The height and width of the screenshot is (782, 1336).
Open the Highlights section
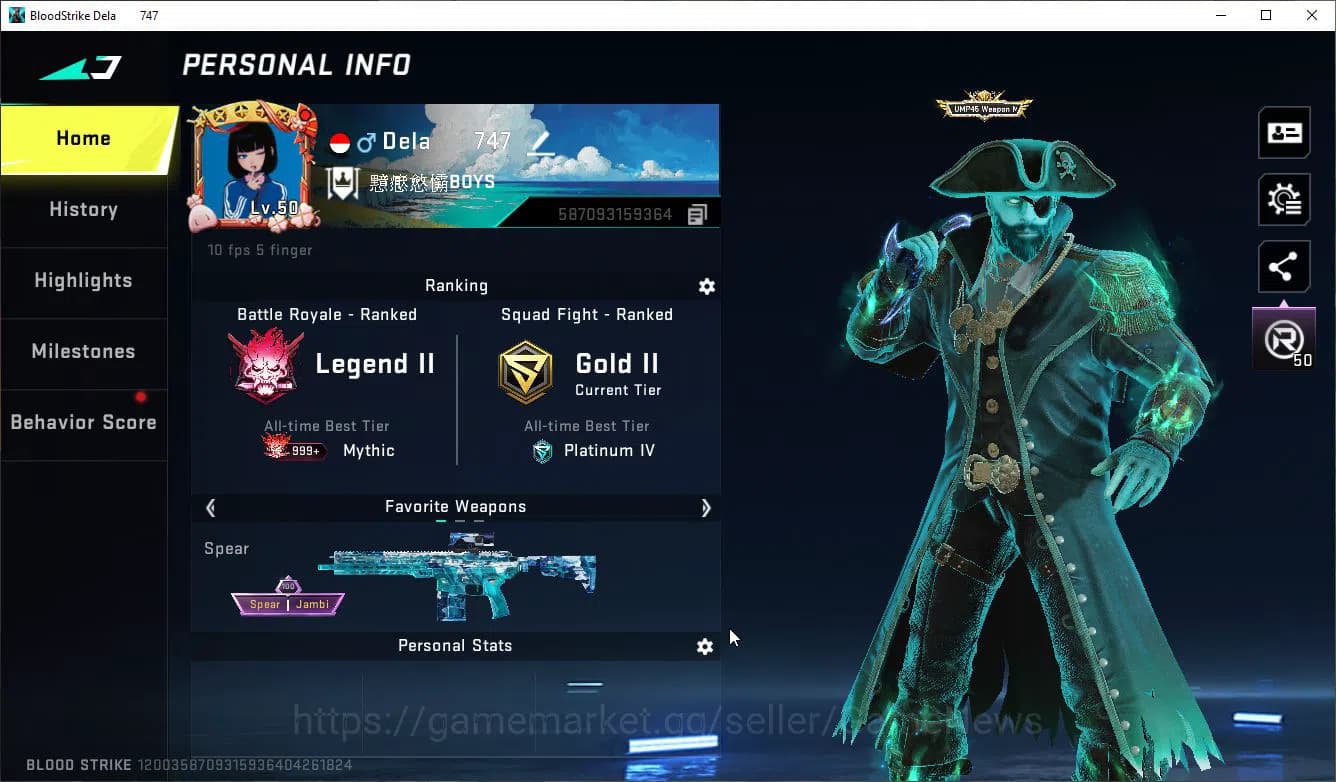tap(83, 281)
